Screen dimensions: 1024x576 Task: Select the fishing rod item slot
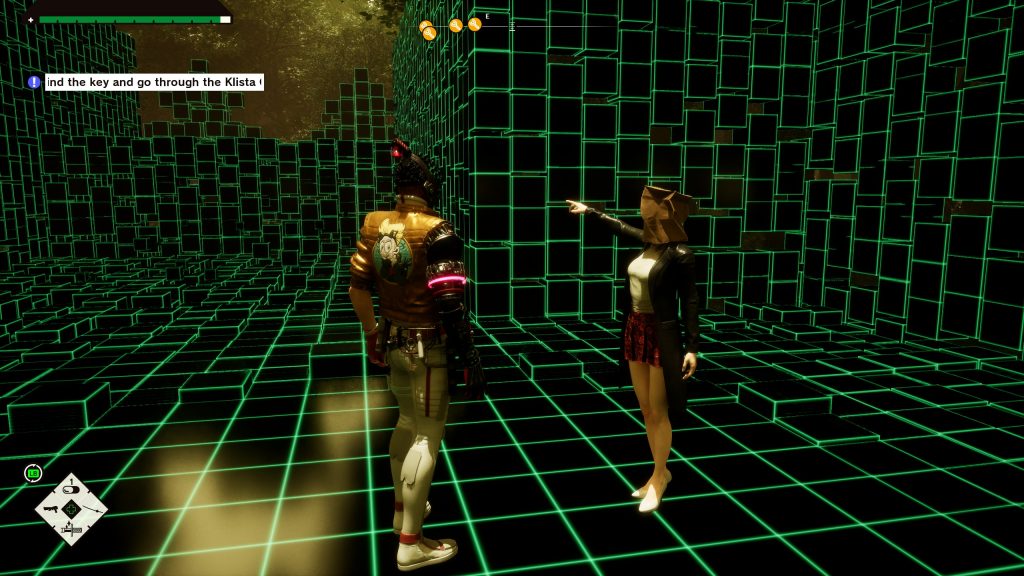point(94,509)
